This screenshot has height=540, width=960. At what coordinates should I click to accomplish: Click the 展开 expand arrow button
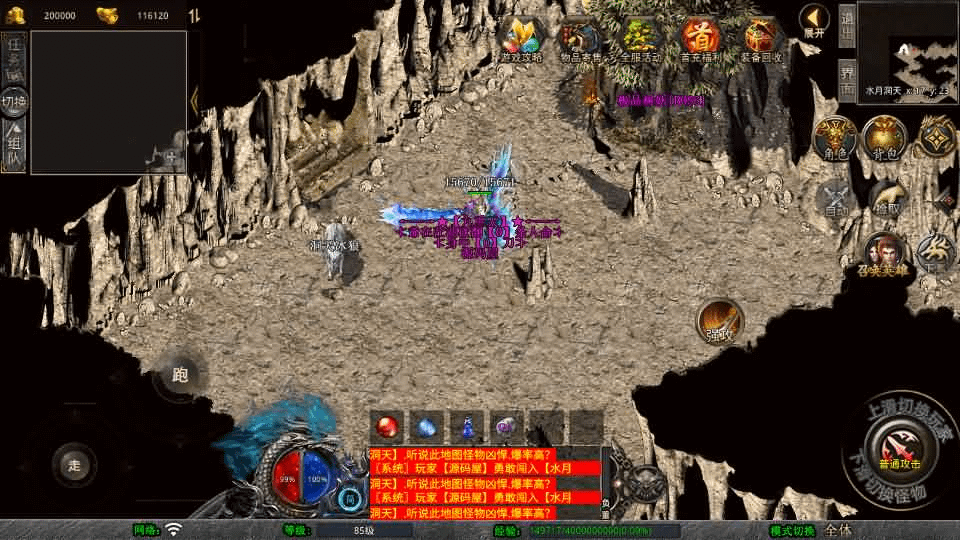815,20
